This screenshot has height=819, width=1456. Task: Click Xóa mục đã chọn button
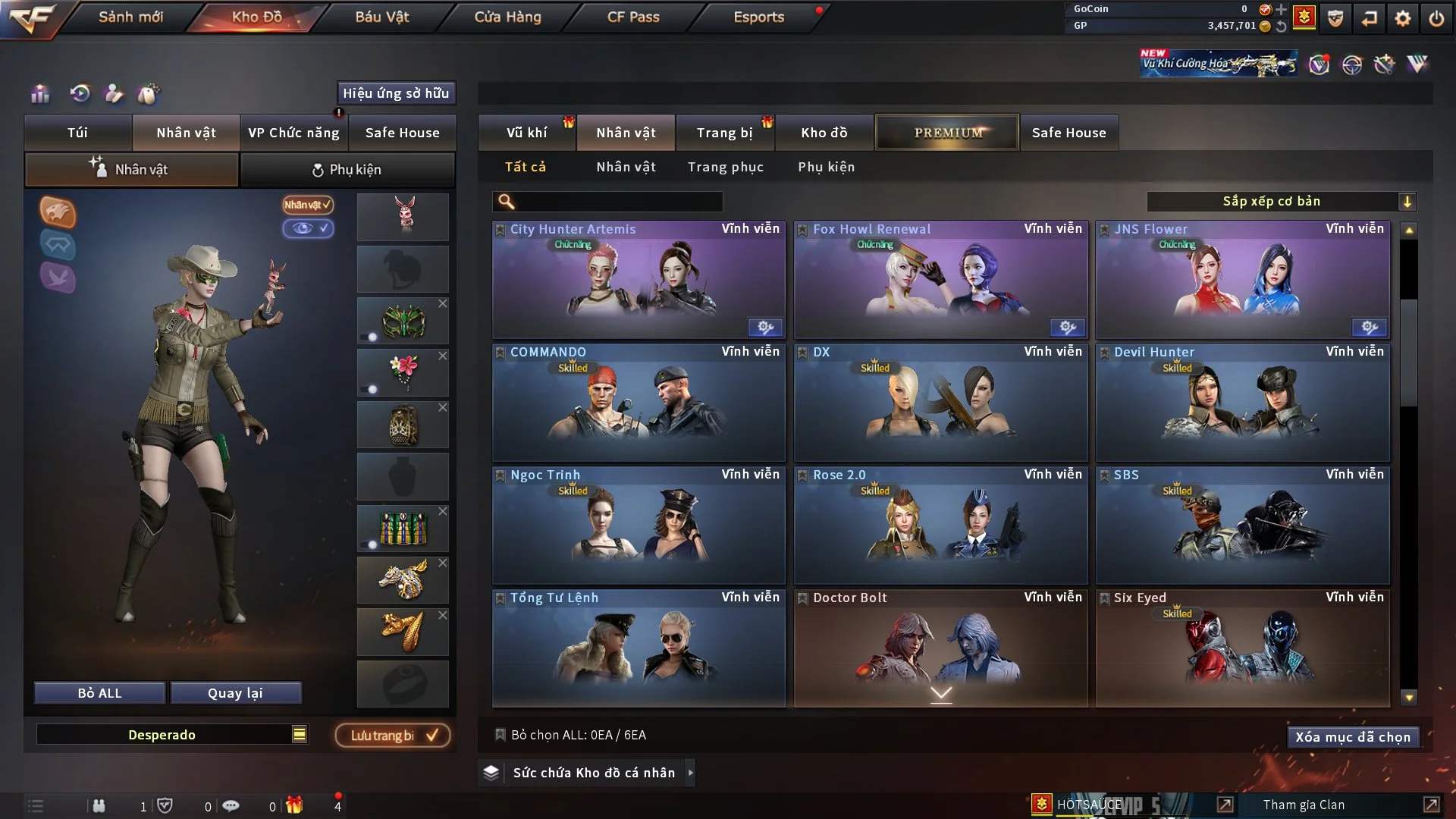(1352, 737)
